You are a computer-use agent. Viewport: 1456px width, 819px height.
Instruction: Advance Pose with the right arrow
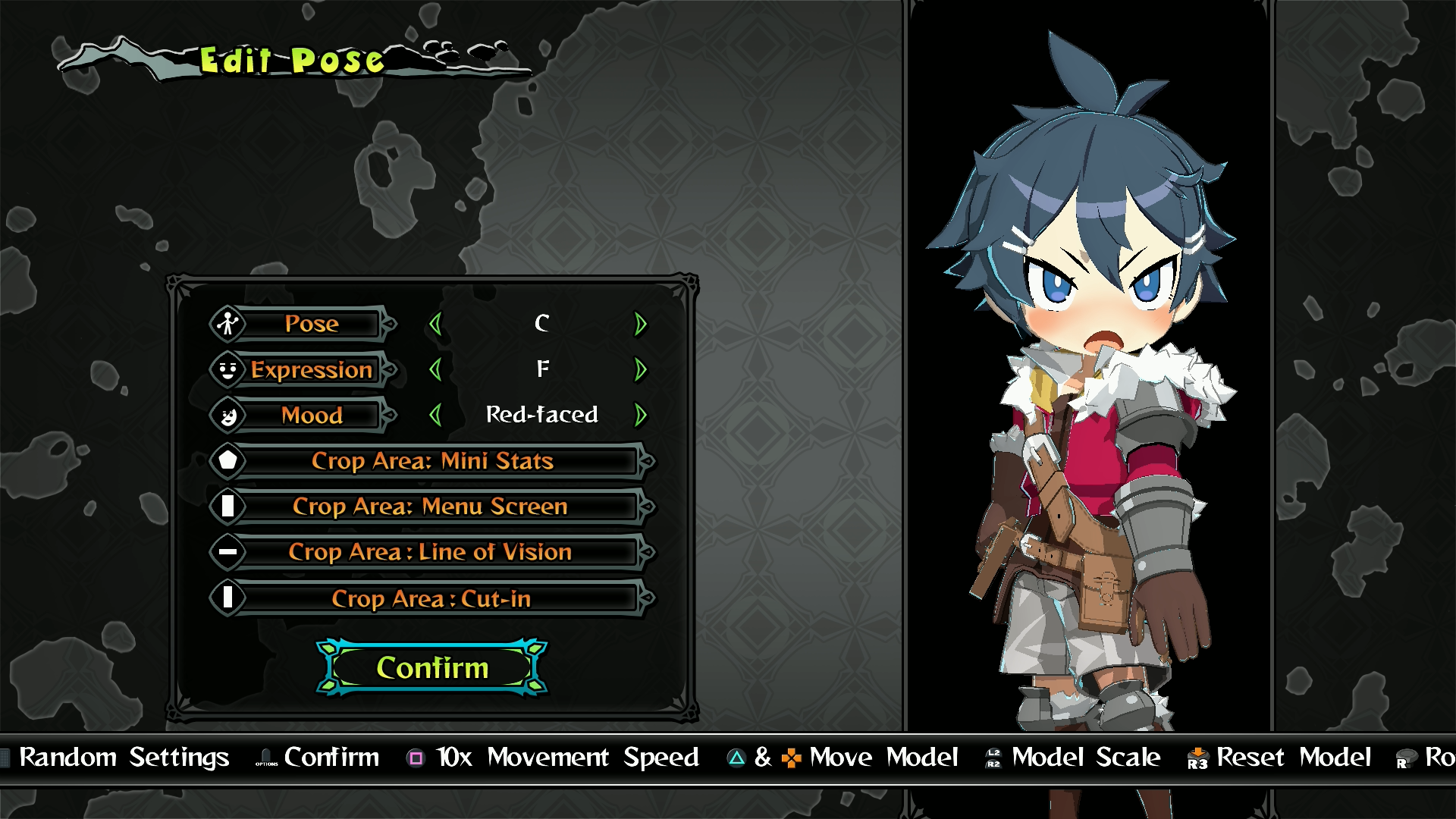click(641, 325)
